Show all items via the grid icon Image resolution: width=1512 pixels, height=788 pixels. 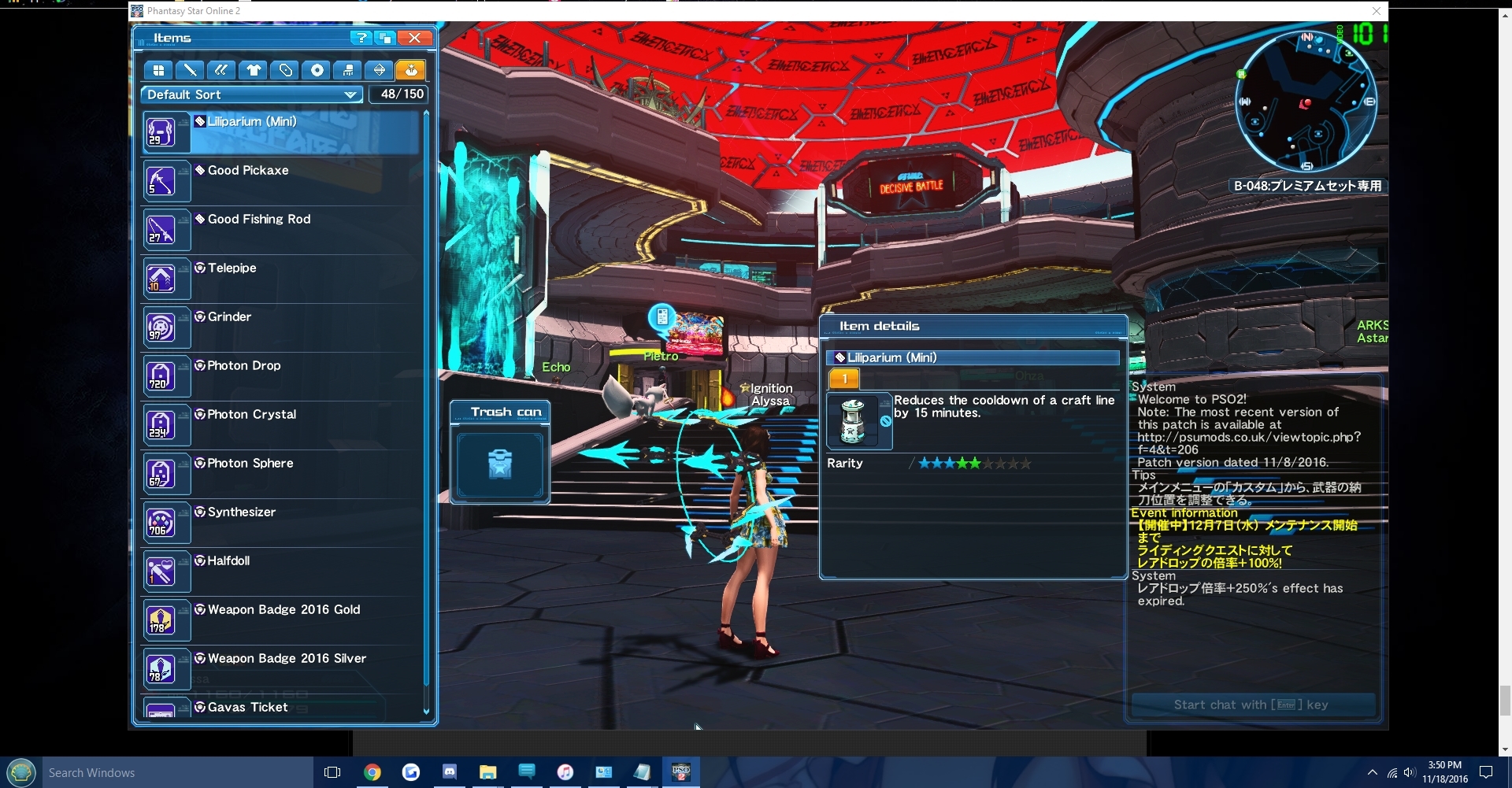(x=158, y=70)
